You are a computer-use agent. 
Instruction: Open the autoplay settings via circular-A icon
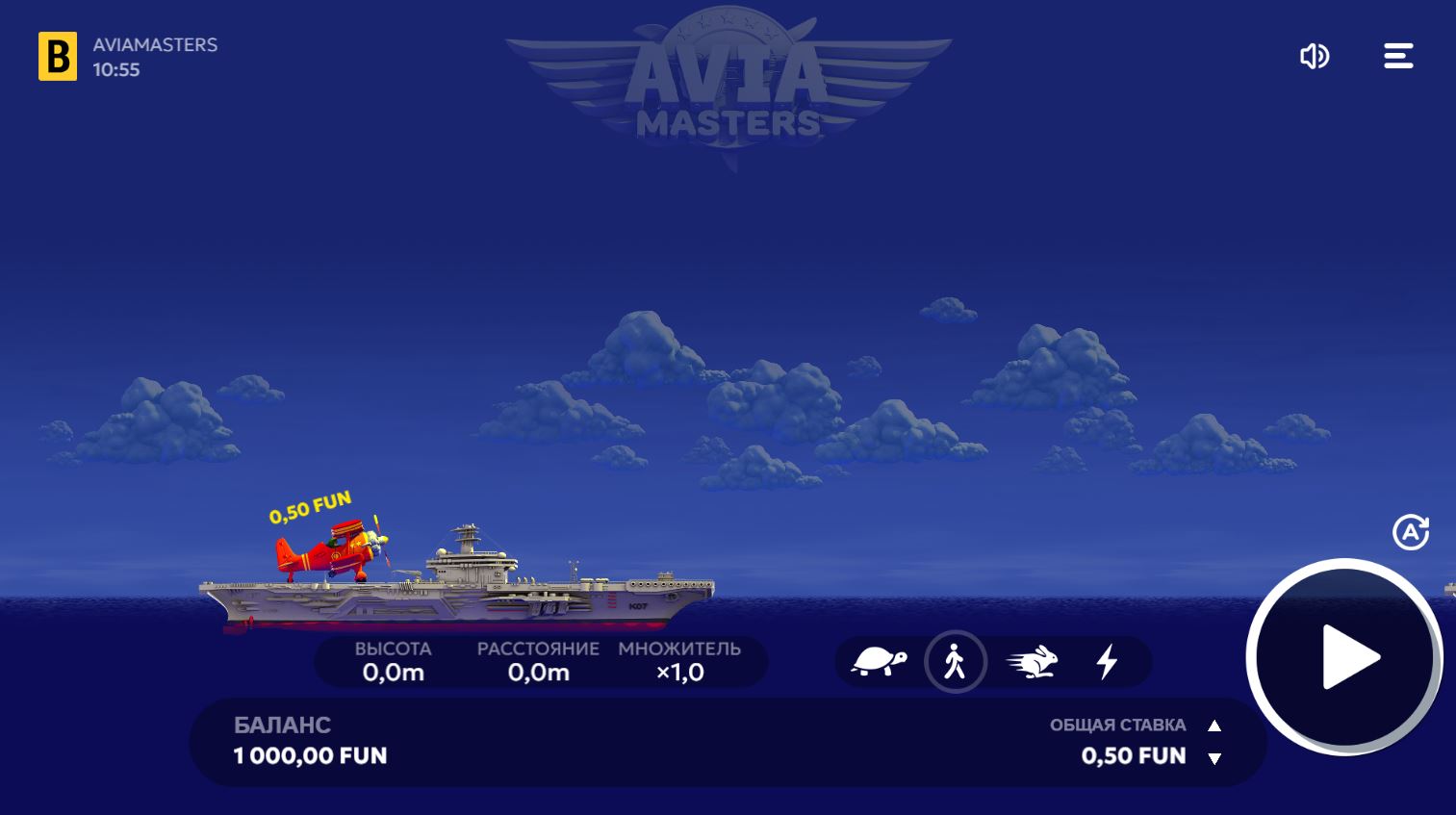pyautogui.click(x=1411, y=531)
